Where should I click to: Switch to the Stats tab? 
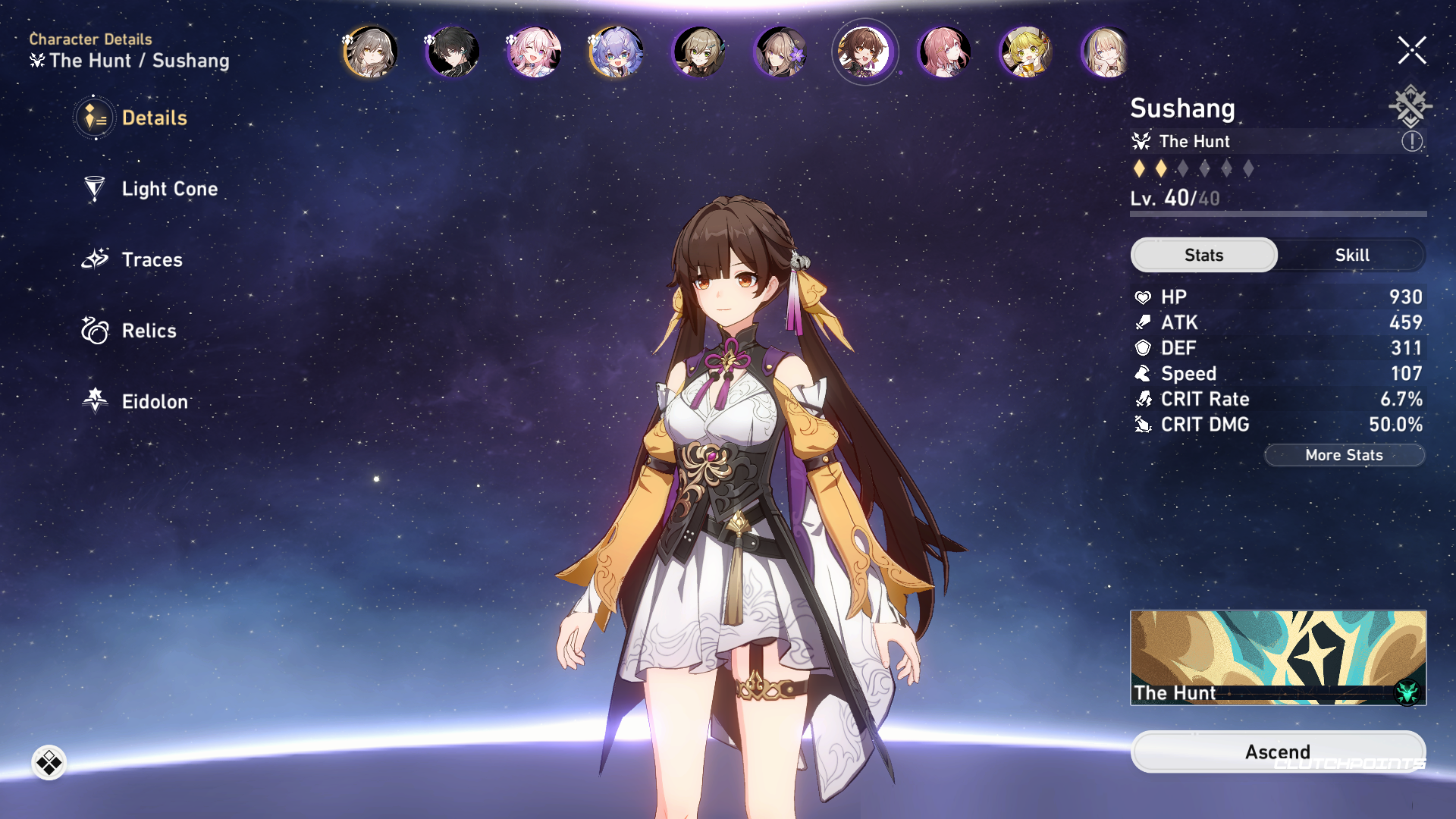pyautogui.click(x=1203, y=255)
